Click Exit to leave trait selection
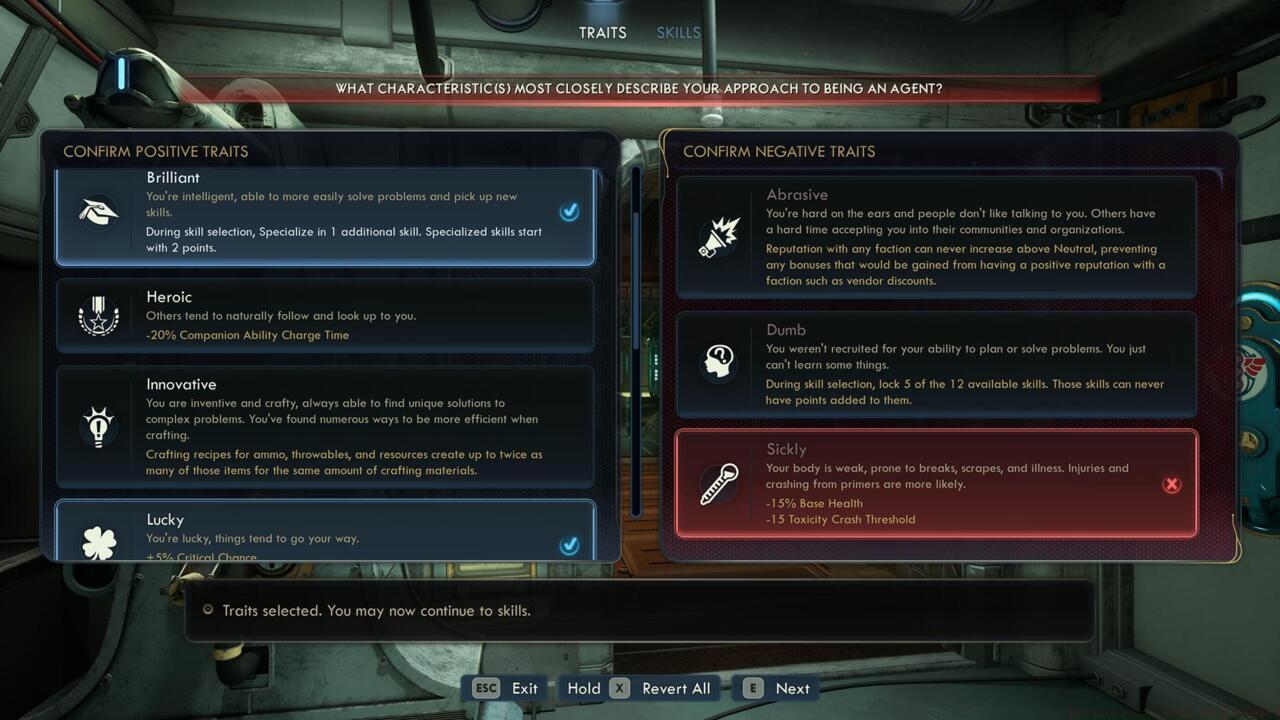 [x=524, y=688]
